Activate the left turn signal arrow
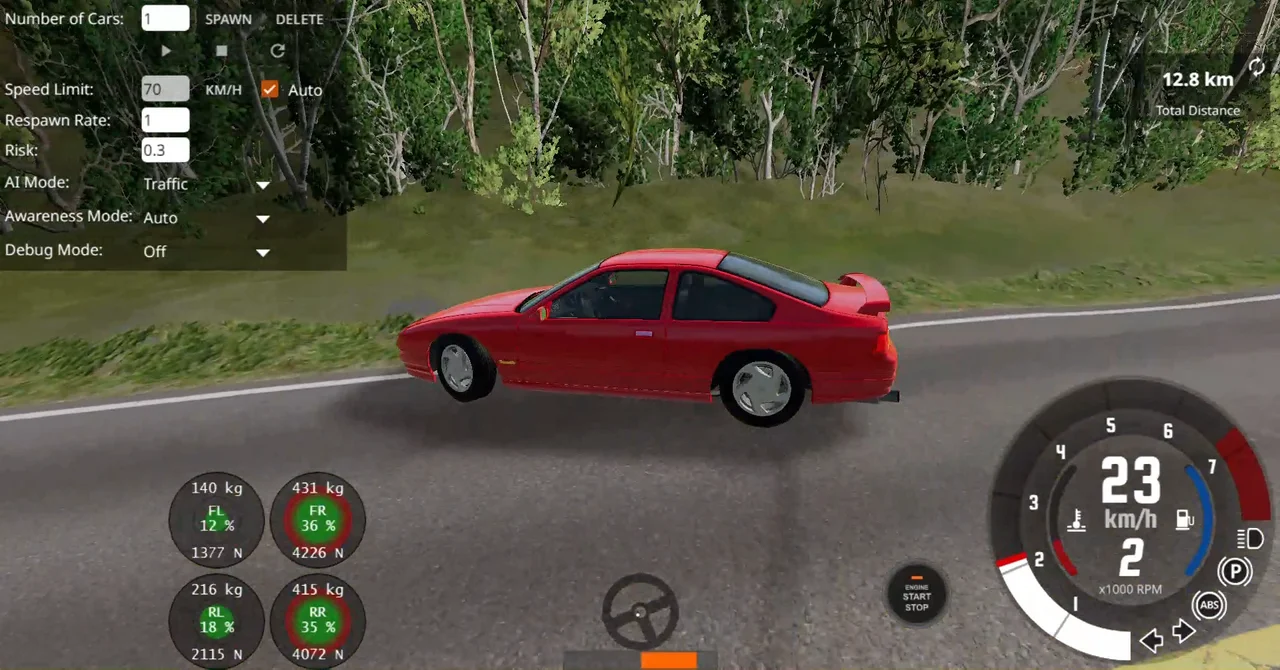This screenshot has width=1280, height=670. pyautogui.click(x=1151, y=640)
